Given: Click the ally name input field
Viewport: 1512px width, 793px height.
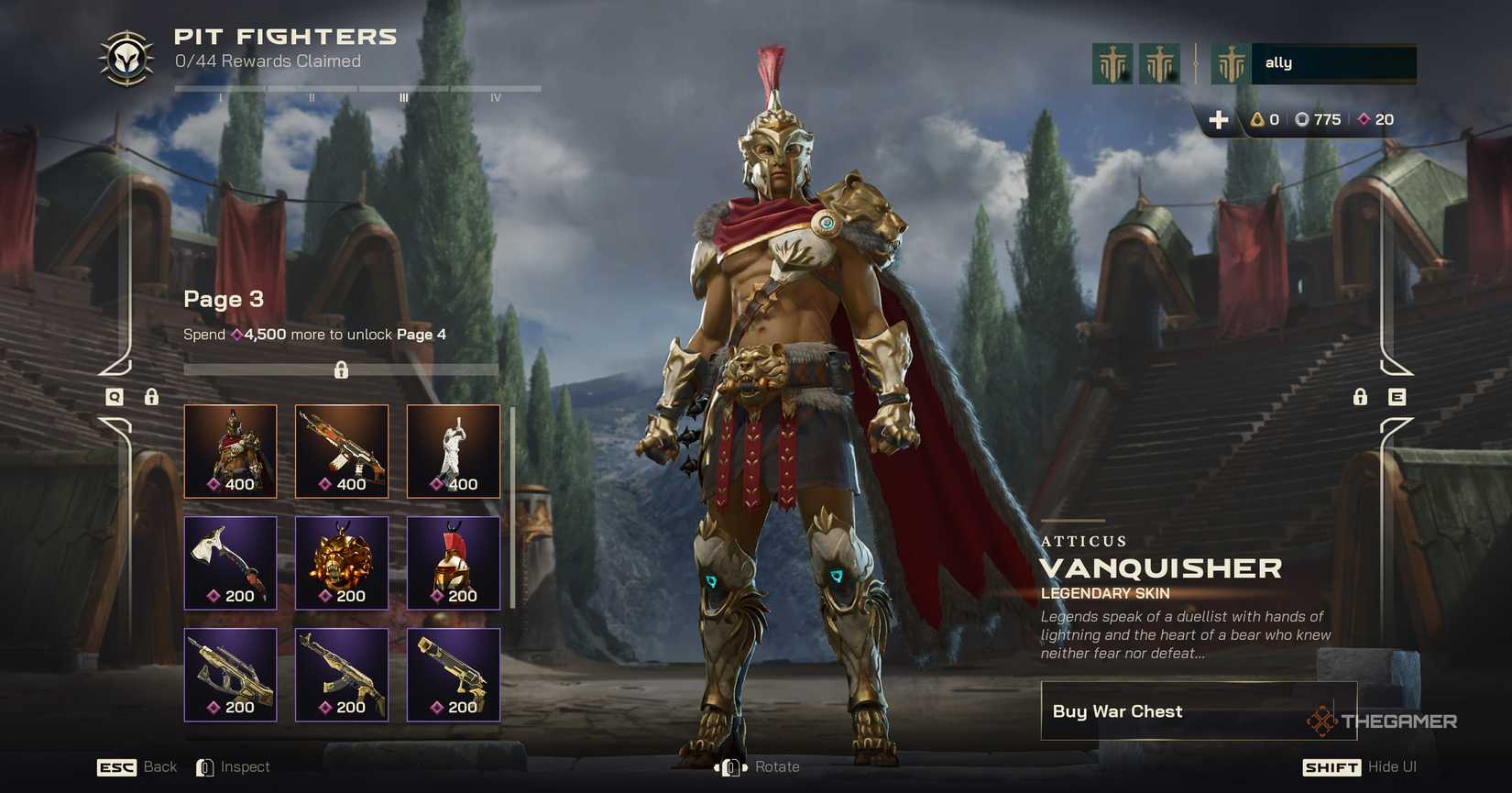Looking at the screenshot, I should pyautogui.click(x=1333, y=63).
